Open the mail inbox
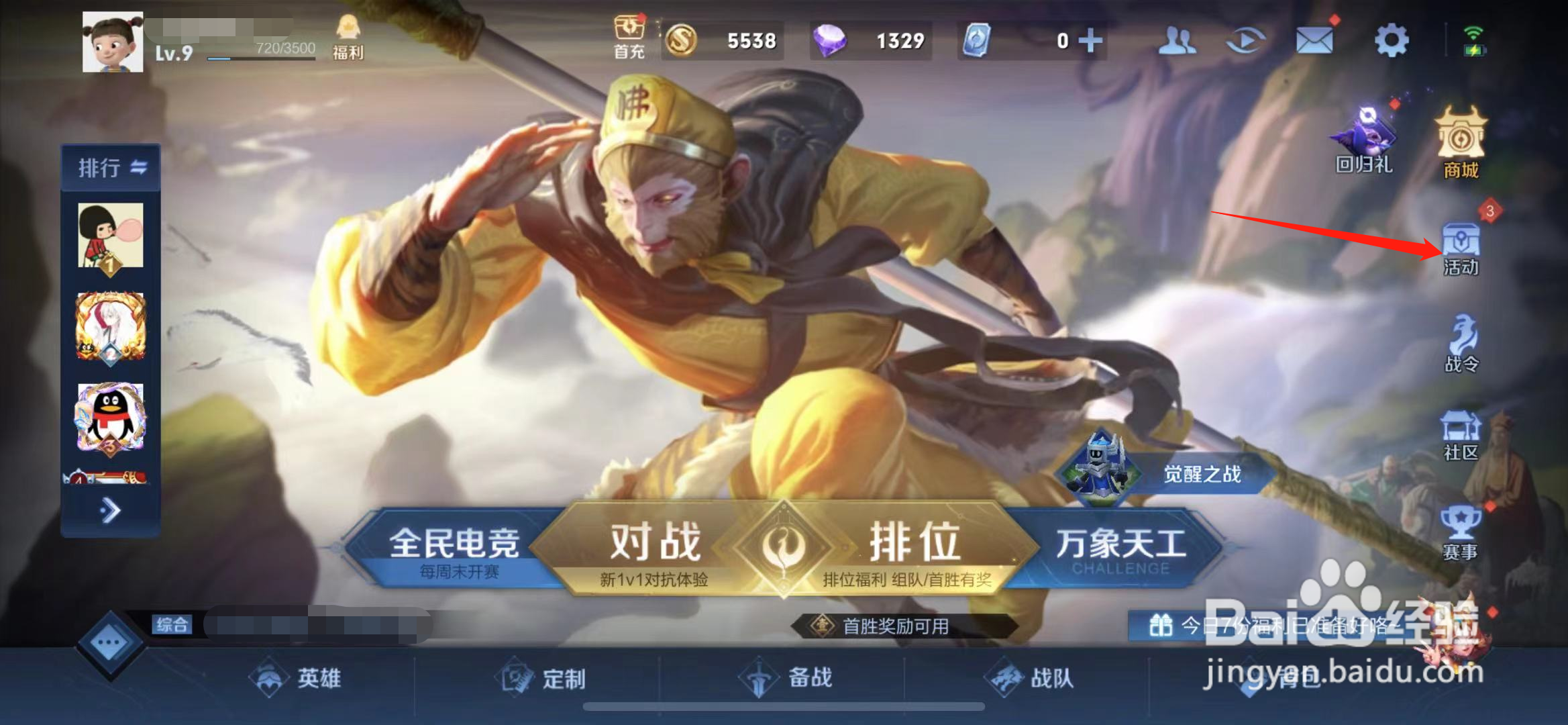 1315,40
